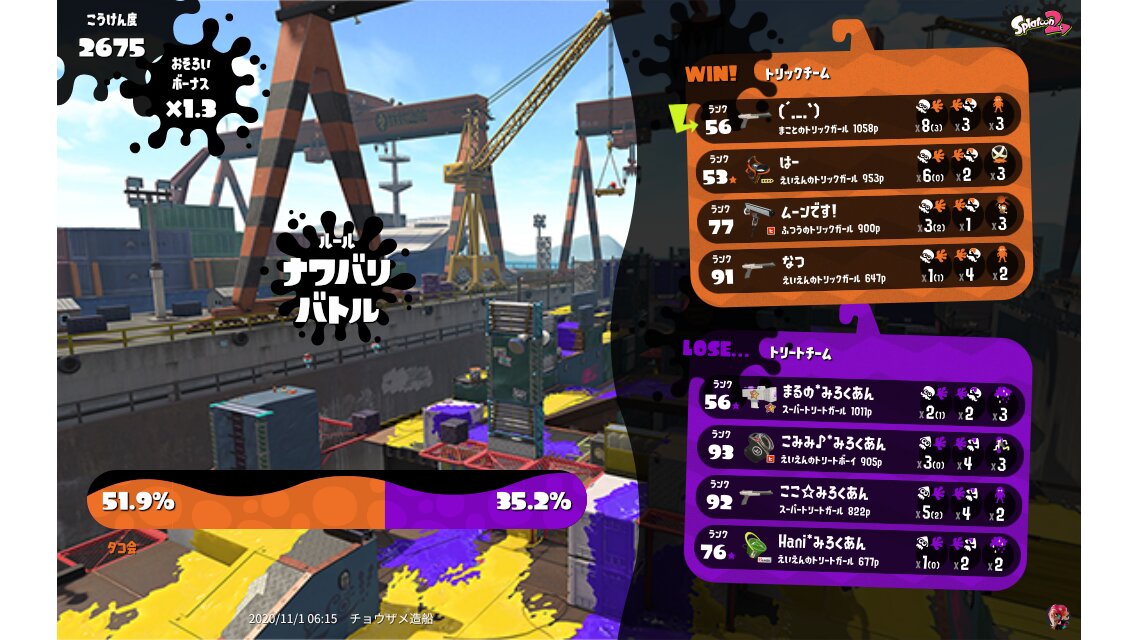
Task: Open player はー's result row
Action: pyautogui.click(x=860, y=166)
